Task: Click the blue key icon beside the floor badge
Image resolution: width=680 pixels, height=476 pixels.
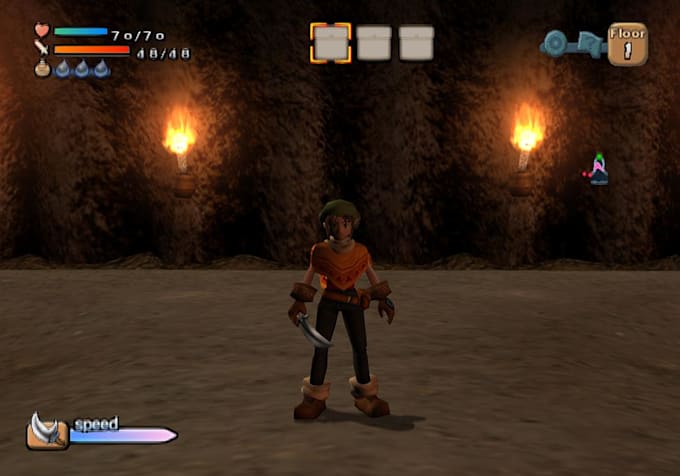Action: (x=572, y=44)
